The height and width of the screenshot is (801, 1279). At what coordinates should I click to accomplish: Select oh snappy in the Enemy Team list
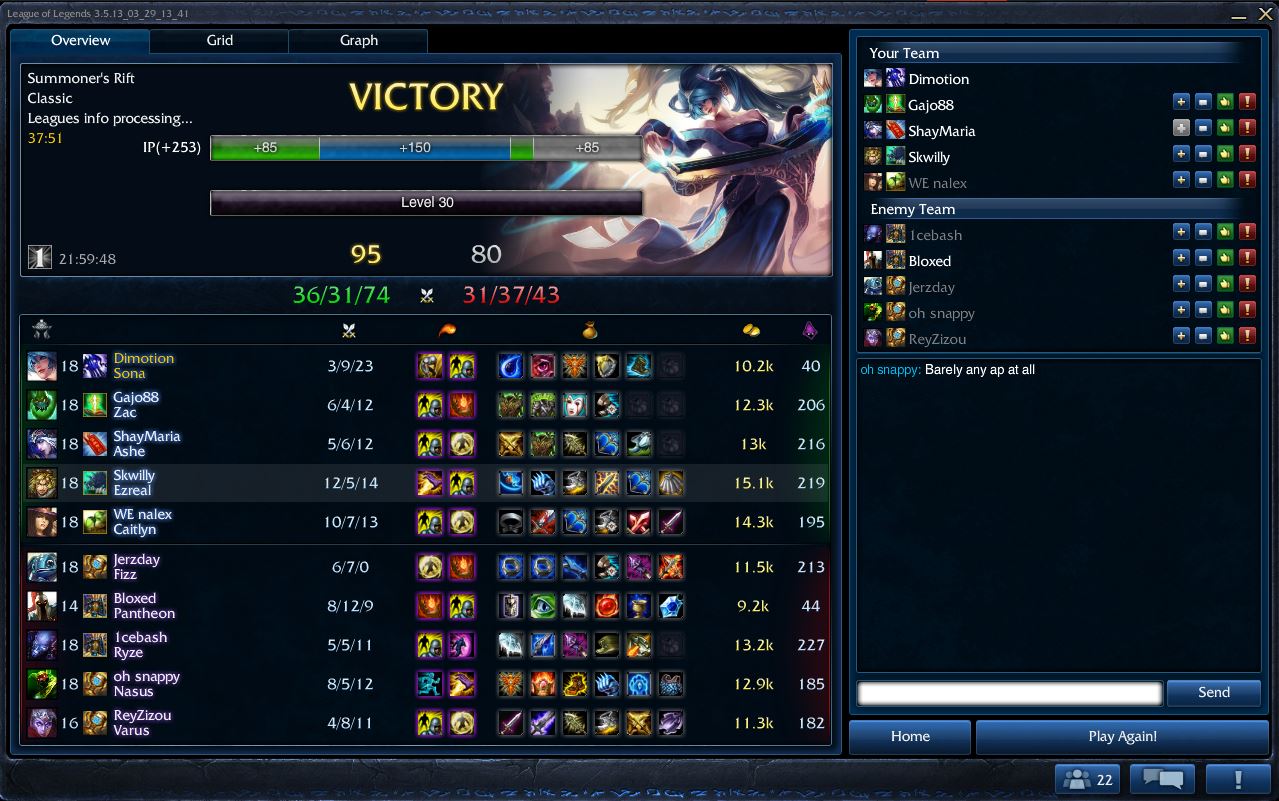pyautogui.click(x=941, y=313)
